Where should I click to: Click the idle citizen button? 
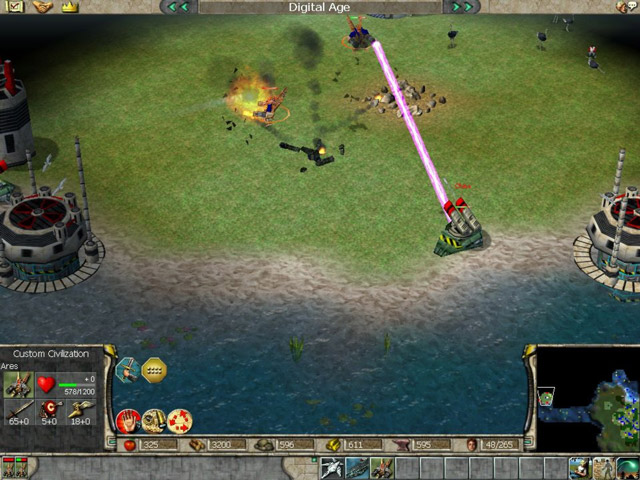581,468
